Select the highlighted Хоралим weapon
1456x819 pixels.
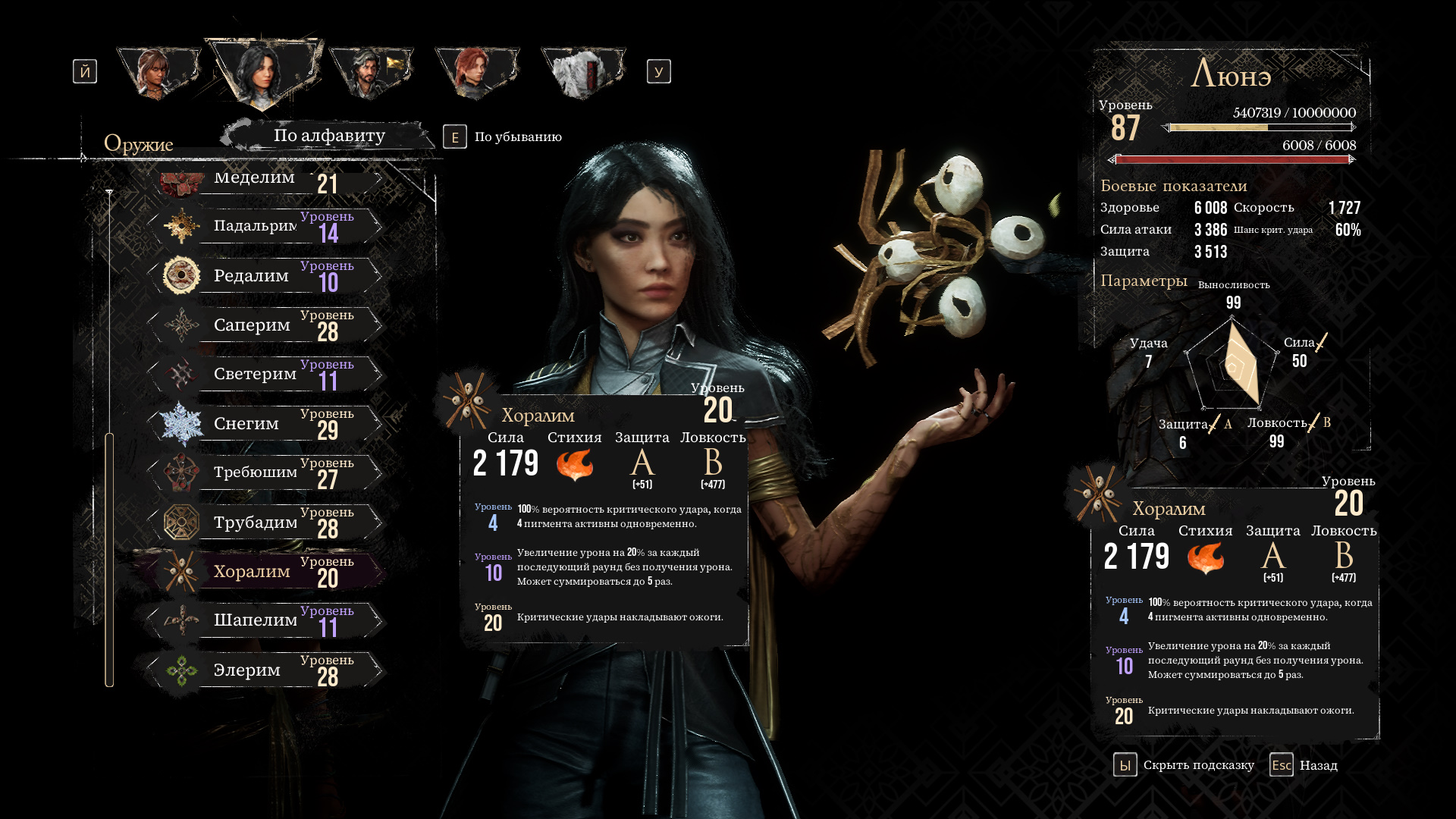(x=258, y=571)
